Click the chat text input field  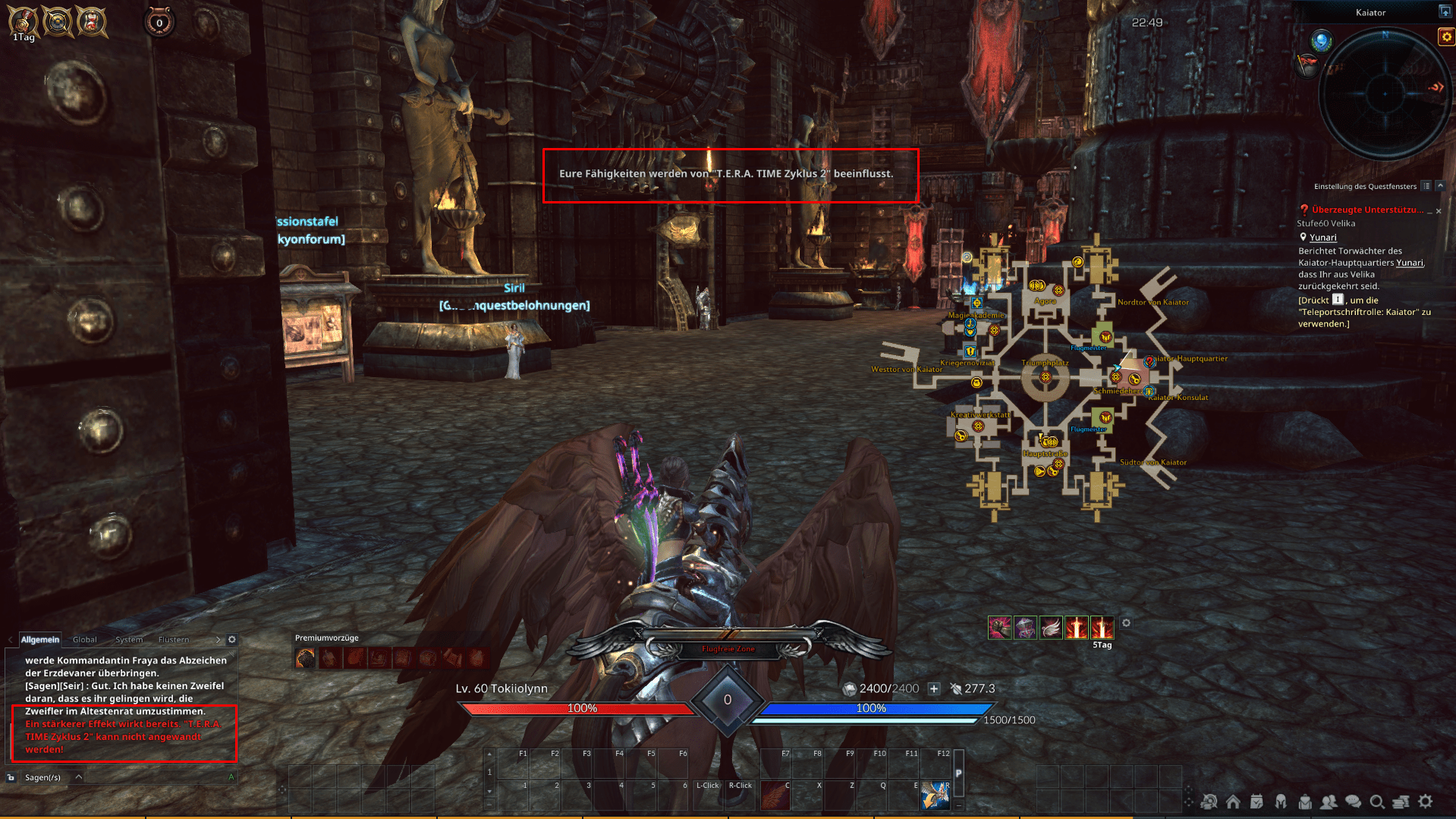(x=152, y=777)
